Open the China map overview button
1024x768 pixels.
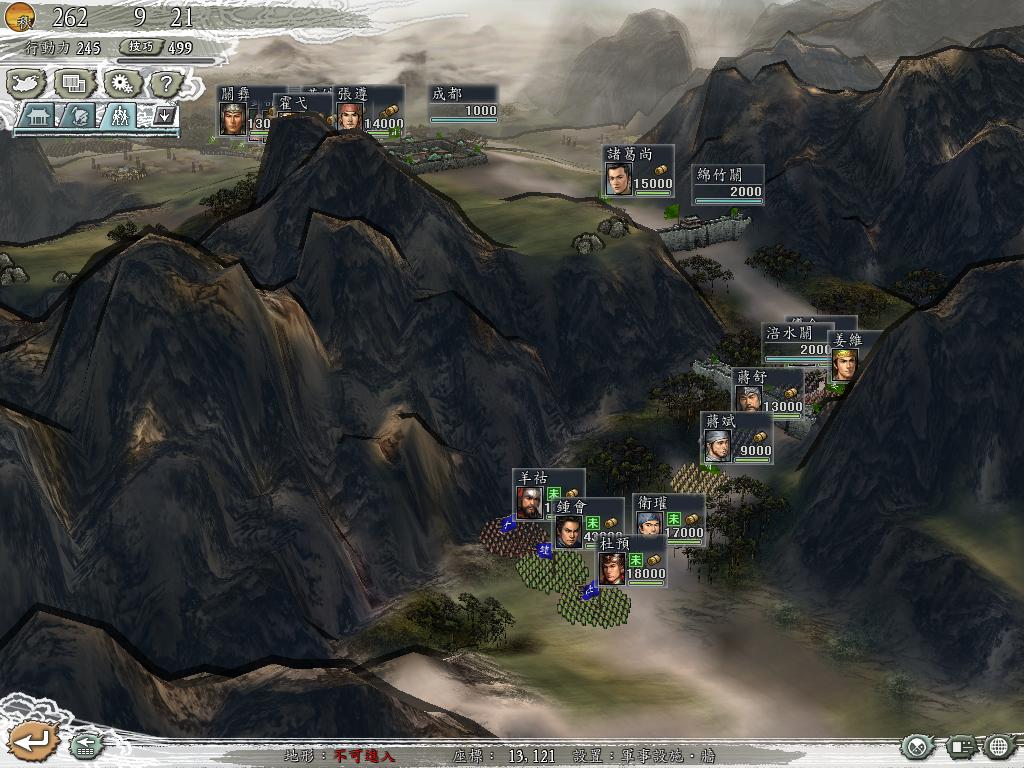pos(27,83)
